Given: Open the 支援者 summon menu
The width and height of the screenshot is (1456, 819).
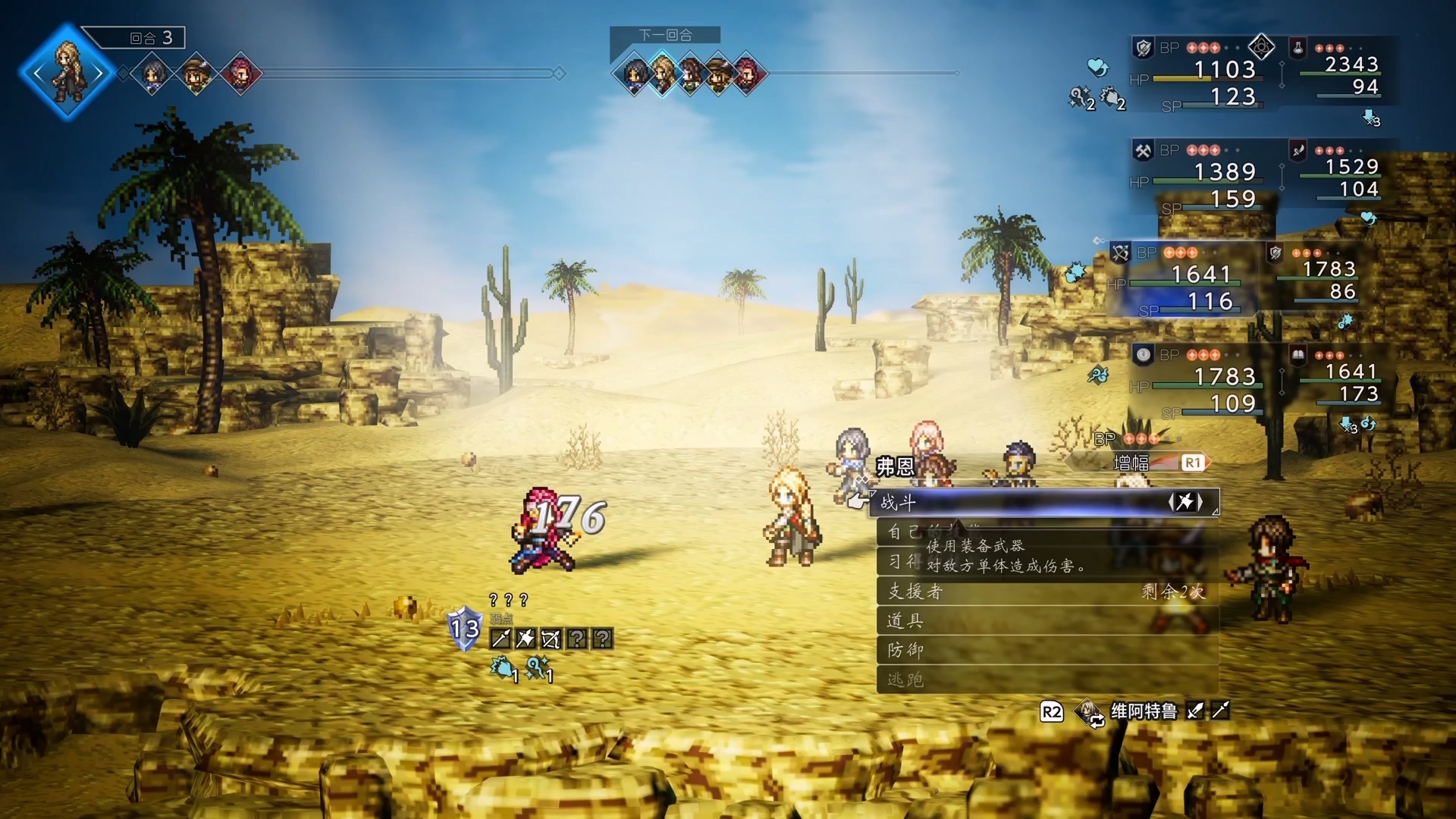Looking at the screenshot, I should (1046, 591).
